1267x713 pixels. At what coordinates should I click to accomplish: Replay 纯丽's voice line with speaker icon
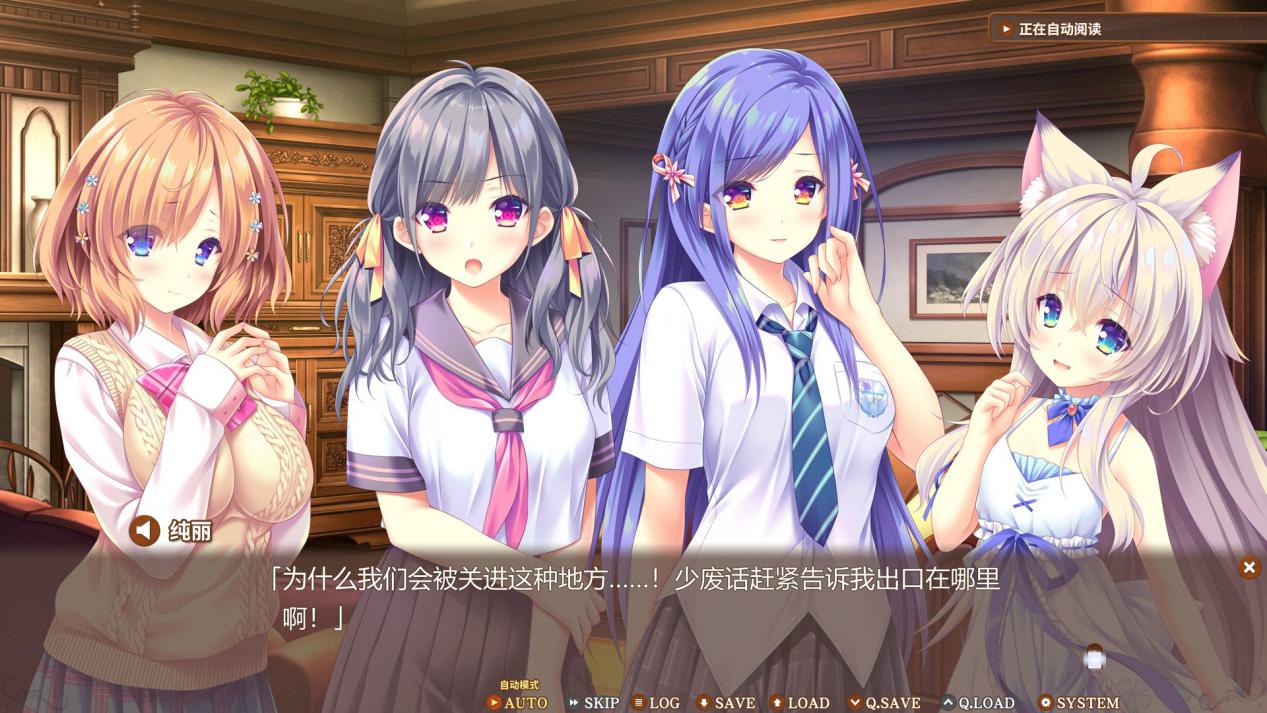click(x=145, y=530)
